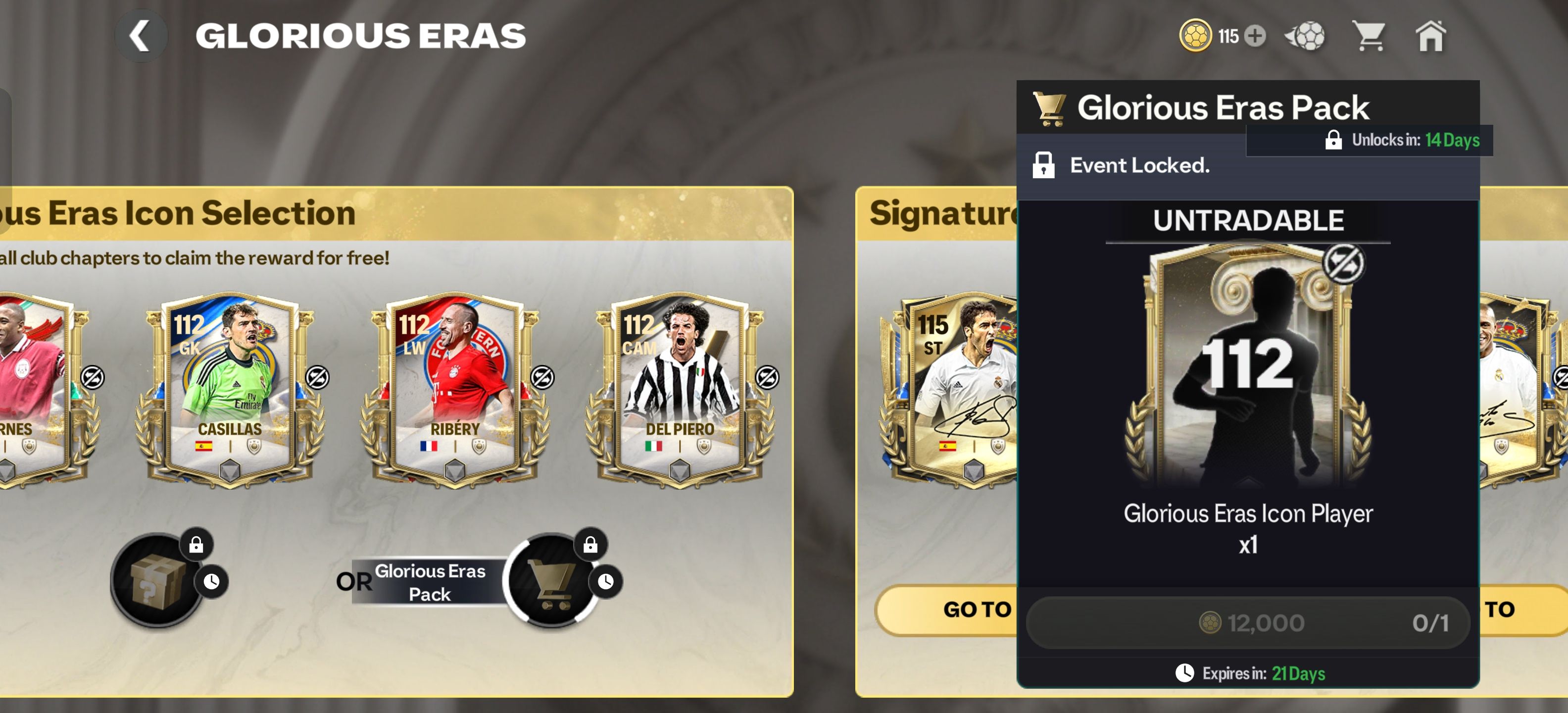
Task: Add more coins with the plus button
Action: [x=1255, y=36]
